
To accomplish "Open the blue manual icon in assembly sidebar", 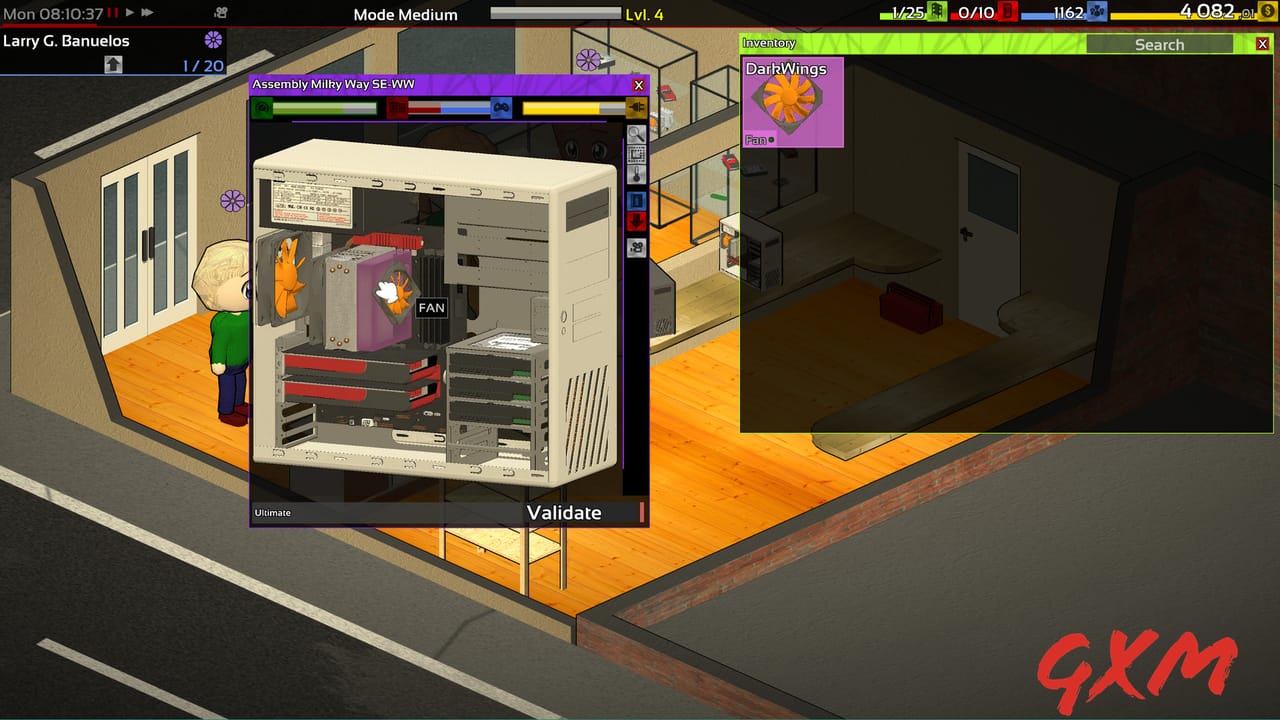I will point(637,201).
